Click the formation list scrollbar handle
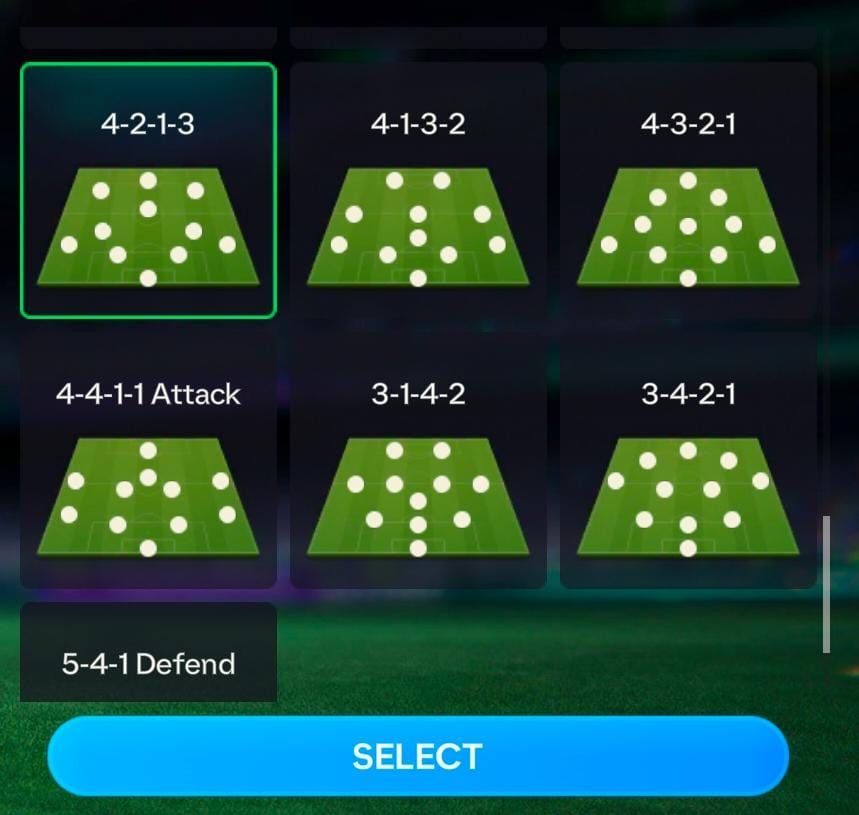The image size is (859, 815). point(826,585)
